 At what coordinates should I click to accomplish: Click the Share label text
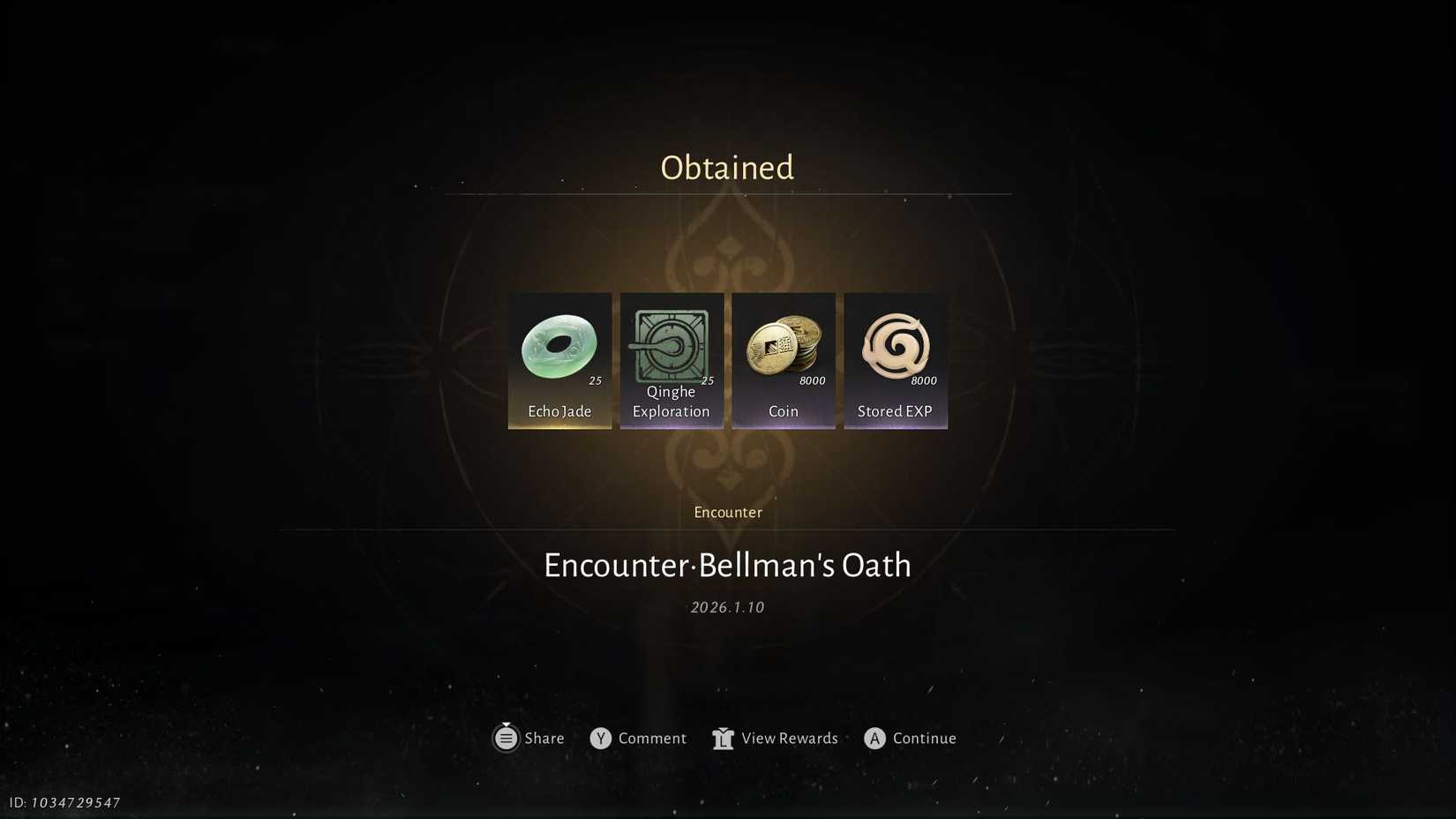(x=544, y=738)
